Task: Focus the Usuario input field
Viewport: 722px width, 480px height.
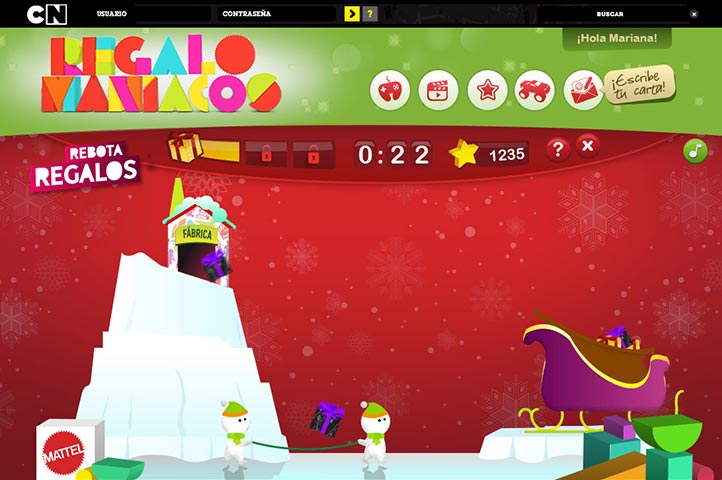Action: click(x=172, y=15)
